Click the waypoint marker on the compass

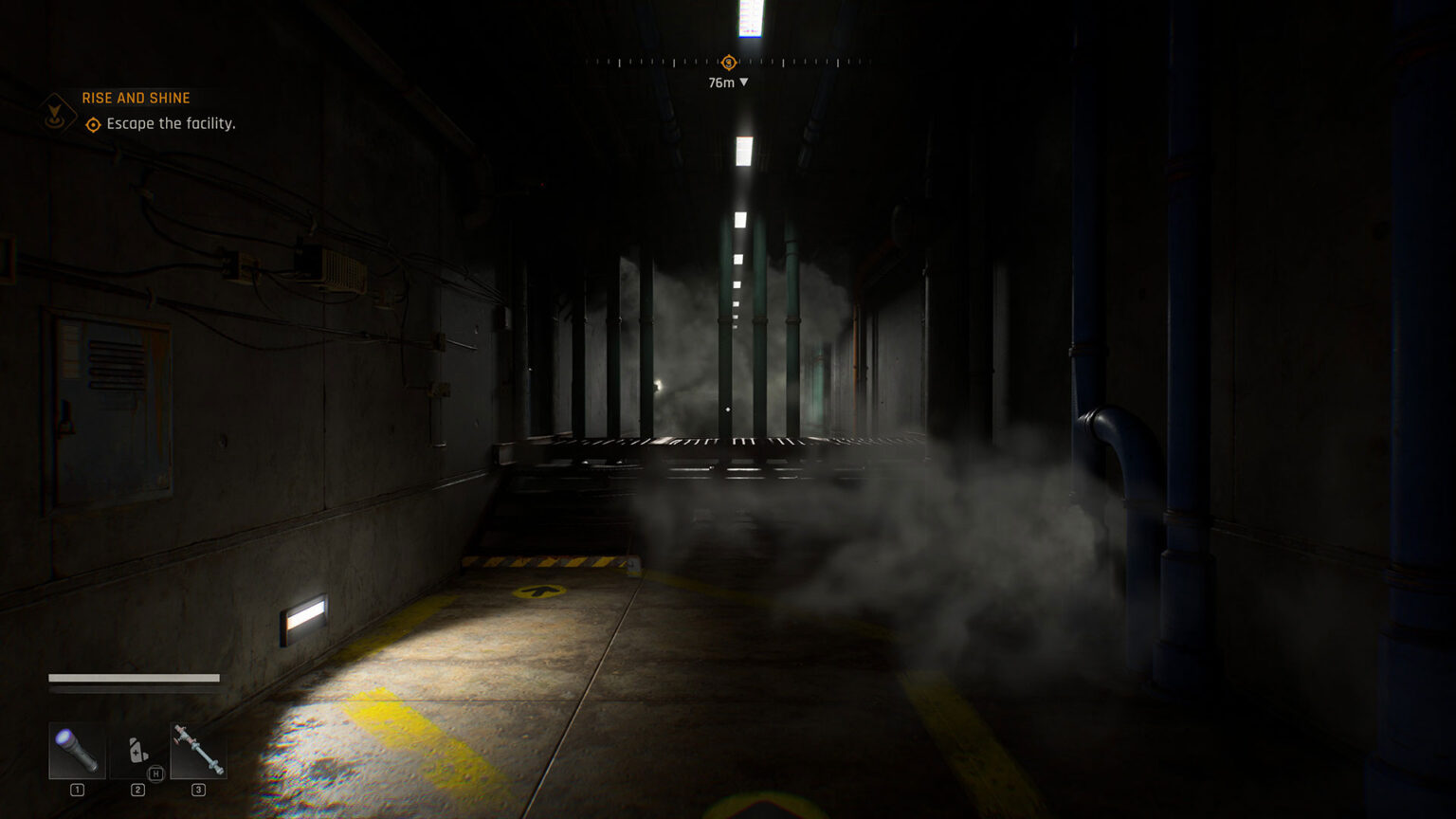[727, 63]
